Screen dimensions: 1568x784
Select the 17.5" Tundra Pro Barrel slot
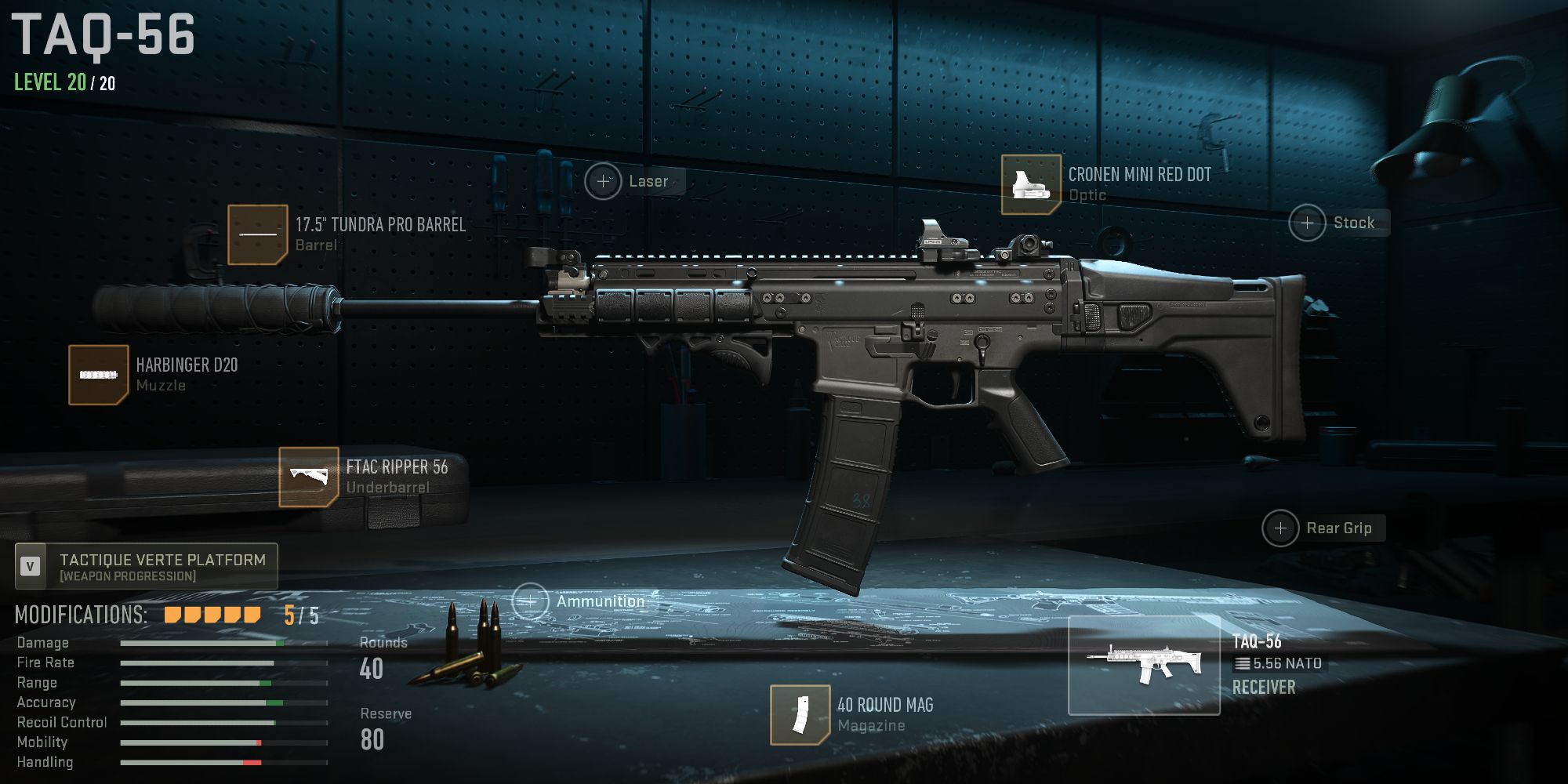(259, 235)
